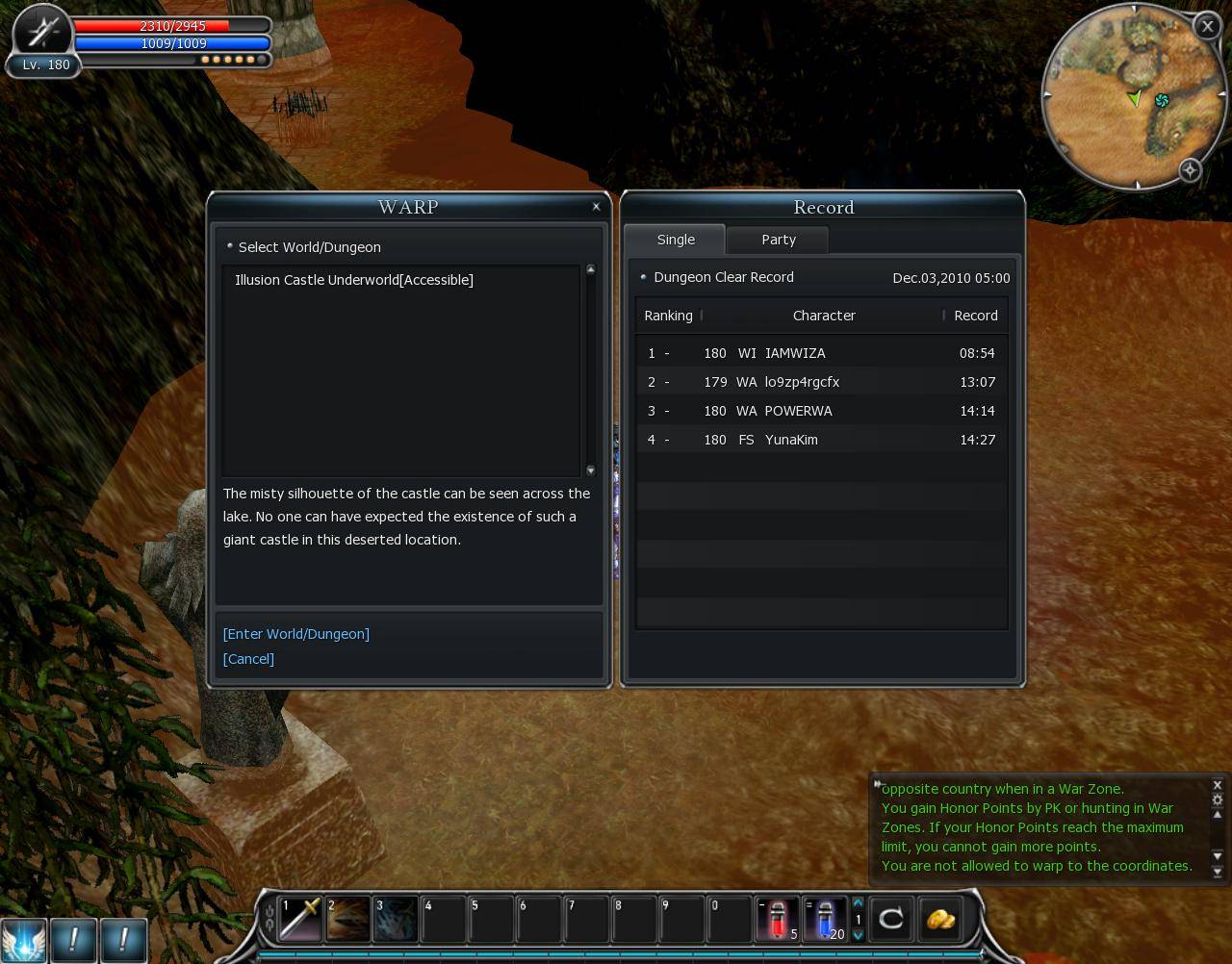
Task: Click the circular arrow hotbar button
Action: (891, 919)
